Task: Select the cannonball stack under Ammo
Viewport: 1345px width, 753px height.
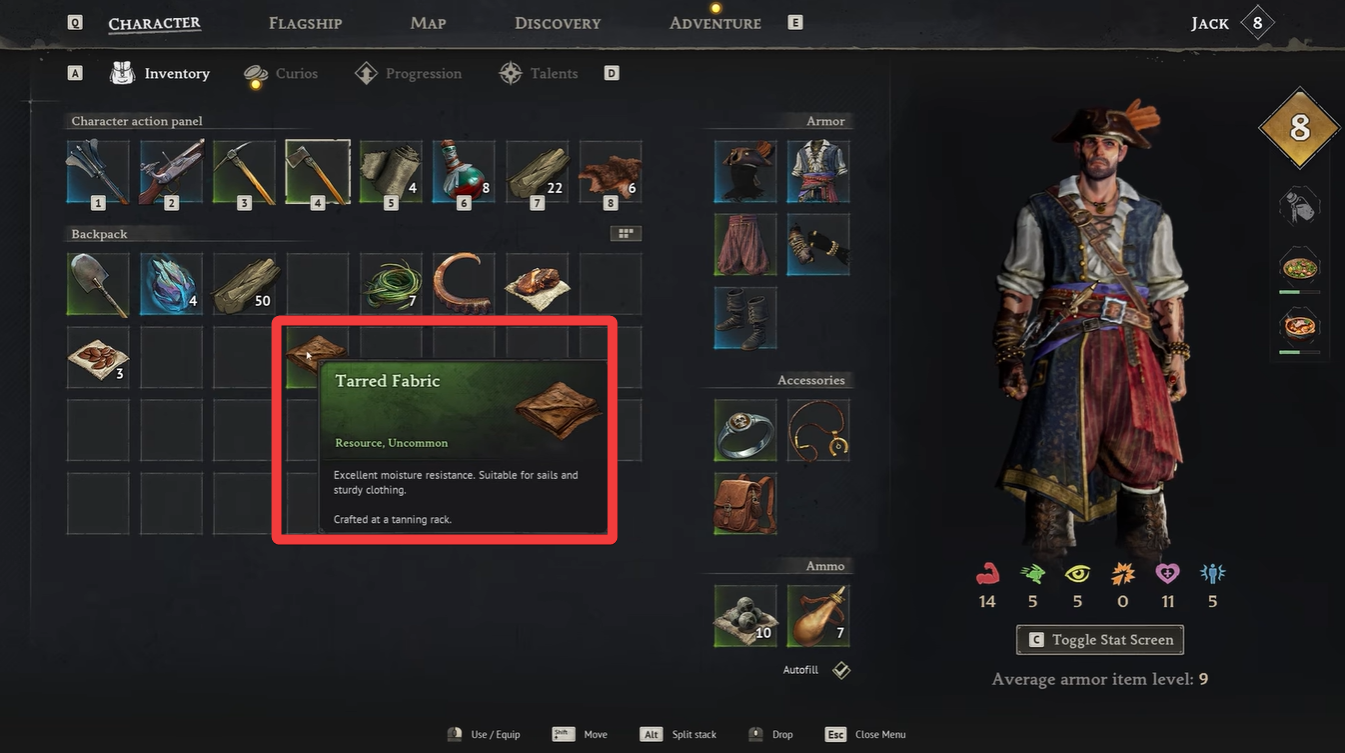Action: coord(745,617)
